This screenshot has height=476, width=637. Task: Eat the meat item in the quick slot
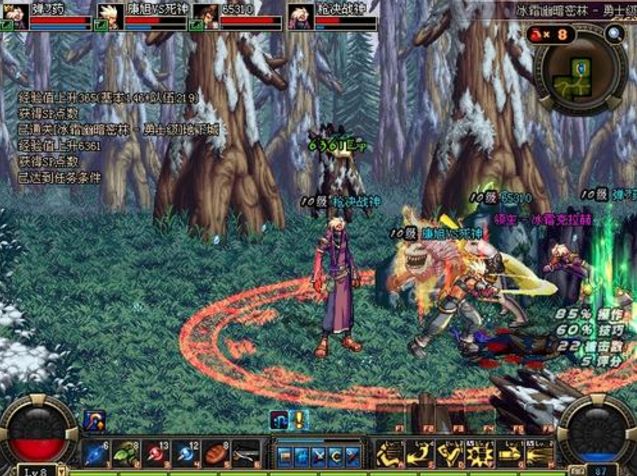215,453
